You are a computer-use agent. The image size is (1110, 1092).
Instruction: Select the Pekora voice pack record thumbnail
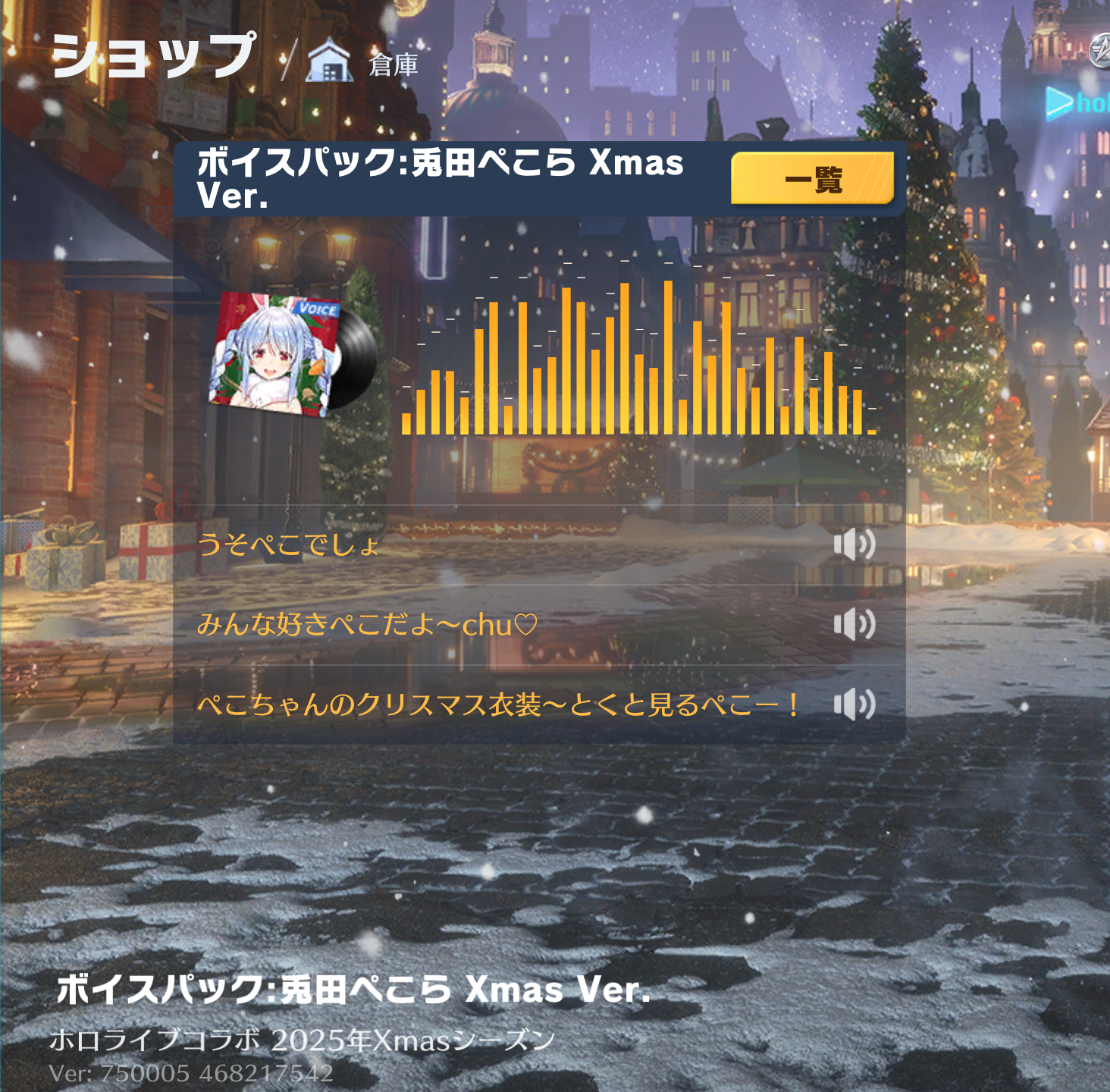[291, 353]
